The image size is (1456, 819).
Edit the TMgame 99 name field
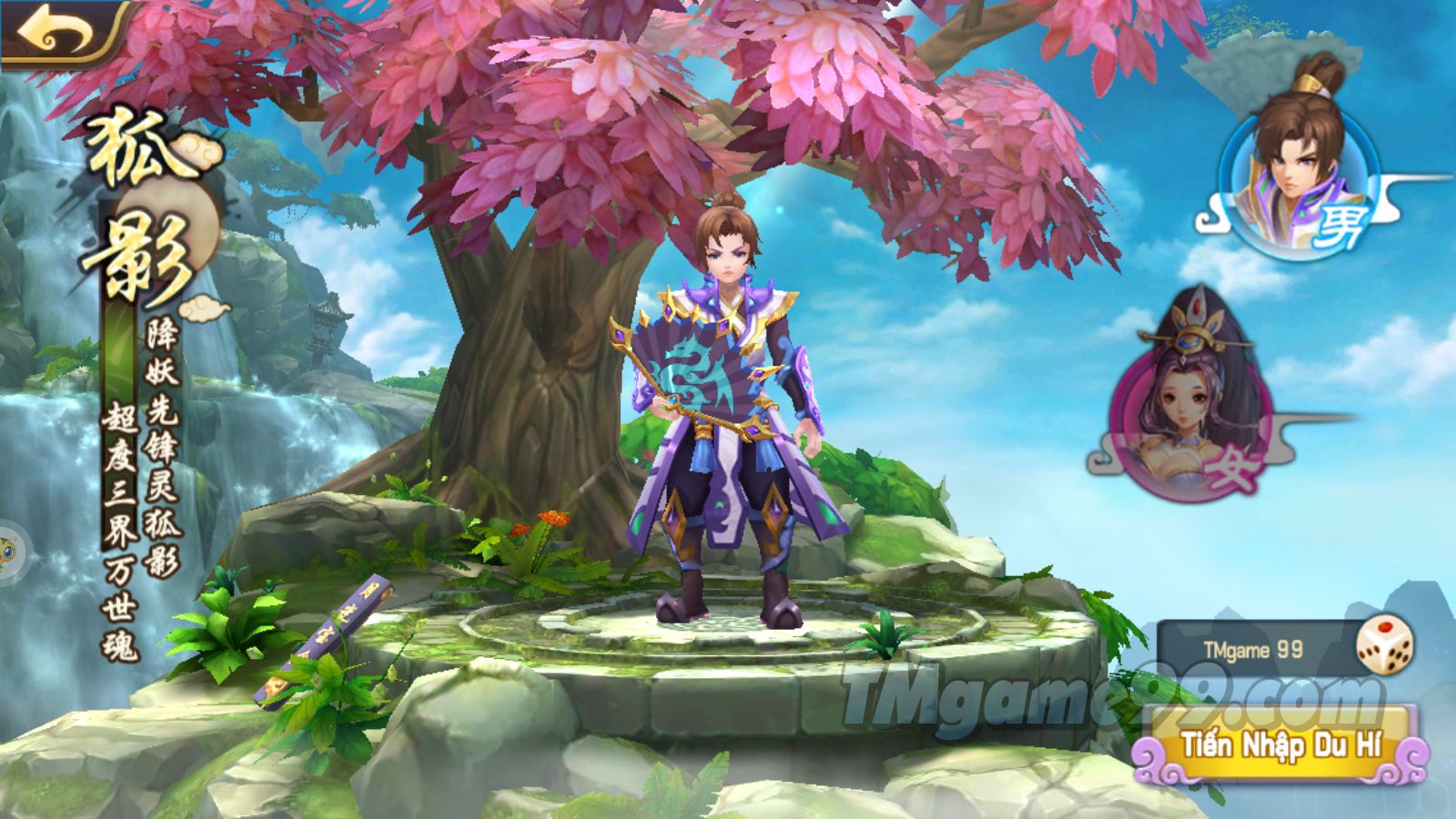point(1254,650)
